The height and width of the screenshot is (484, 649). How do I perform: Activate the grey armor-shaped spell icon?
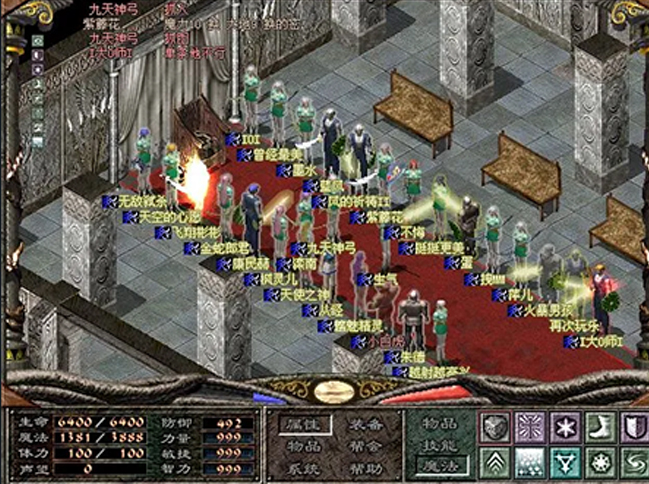pos(494,426)
